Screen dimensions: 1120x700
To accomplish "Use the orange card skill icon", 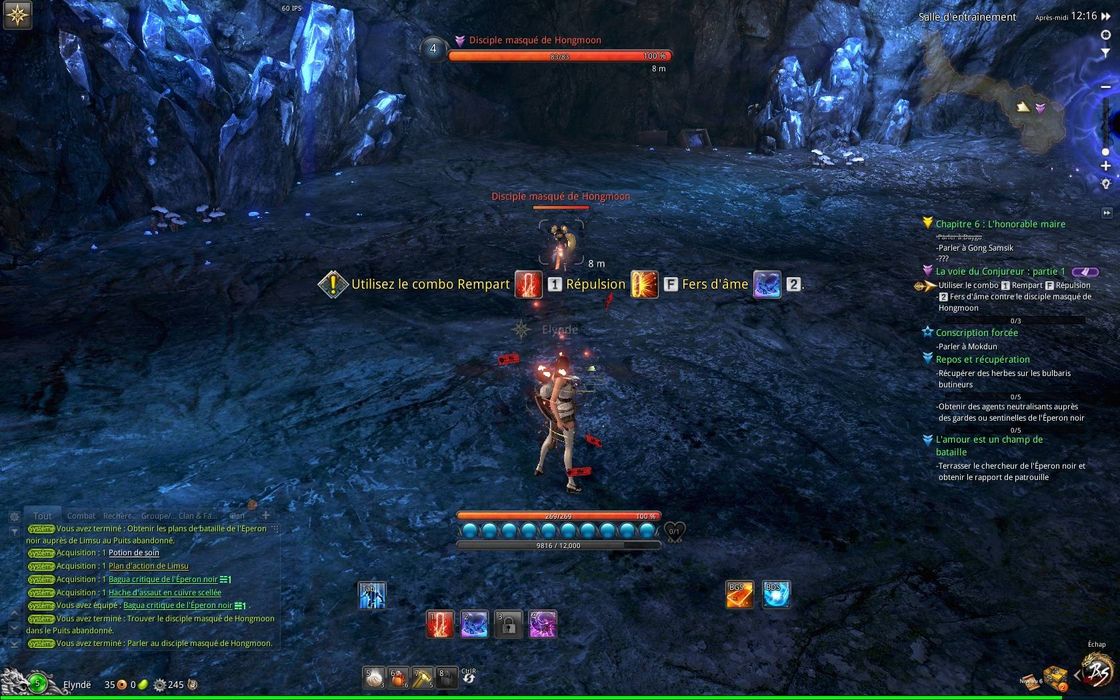I will 739,594.
